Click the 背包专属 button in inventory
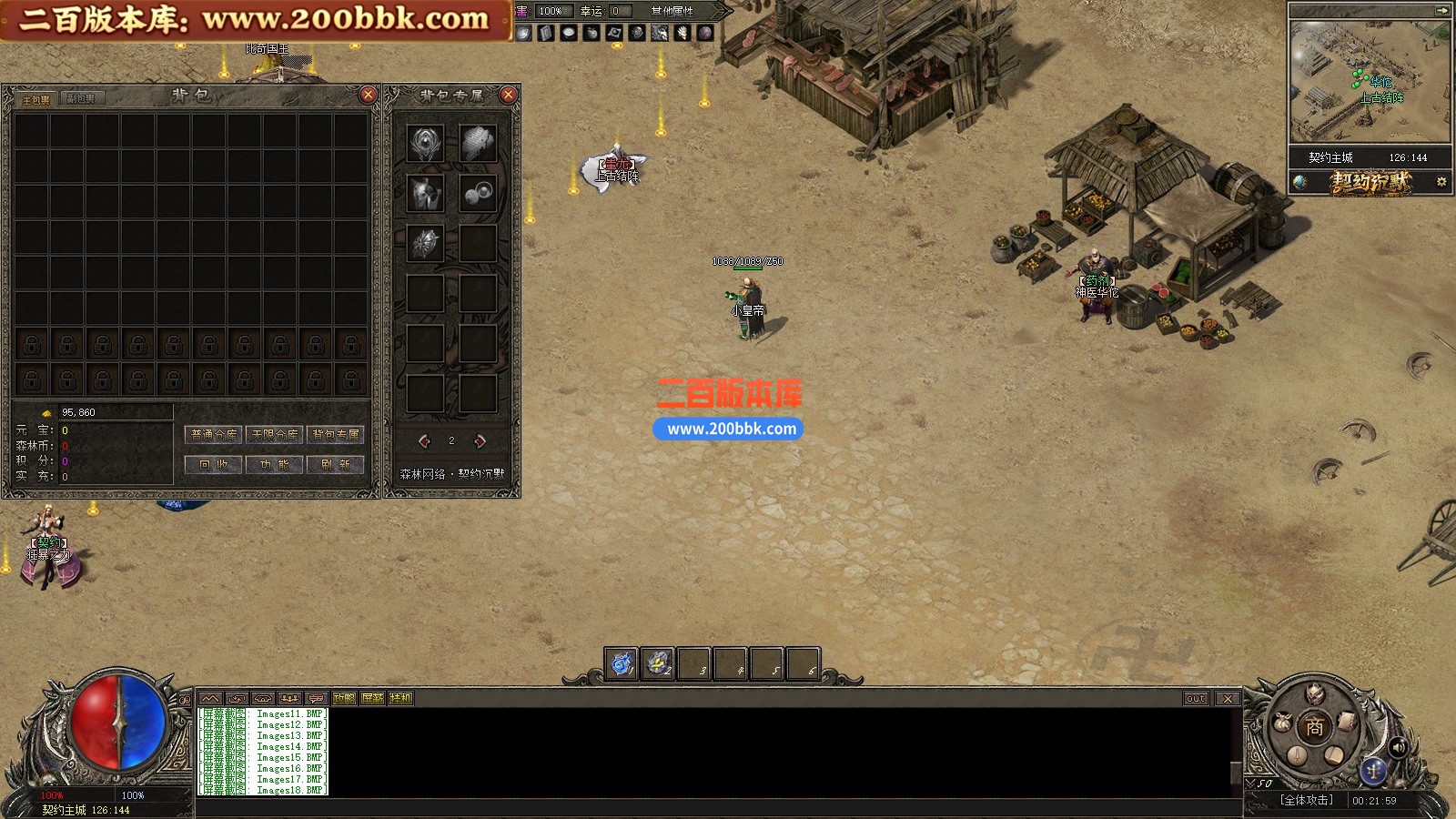 tap(336, 435)
